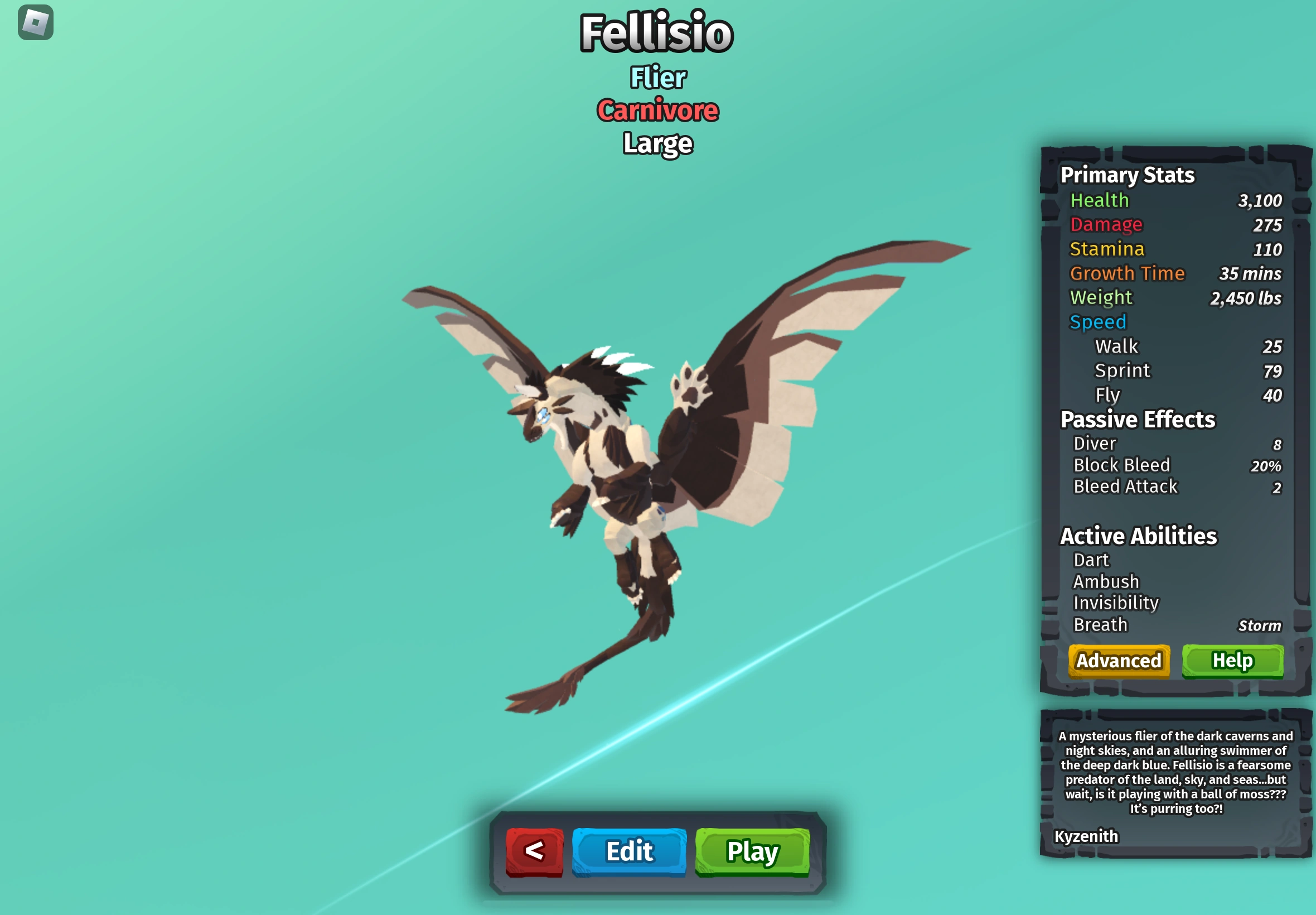Select the Ambush ability

(1105, 581)
